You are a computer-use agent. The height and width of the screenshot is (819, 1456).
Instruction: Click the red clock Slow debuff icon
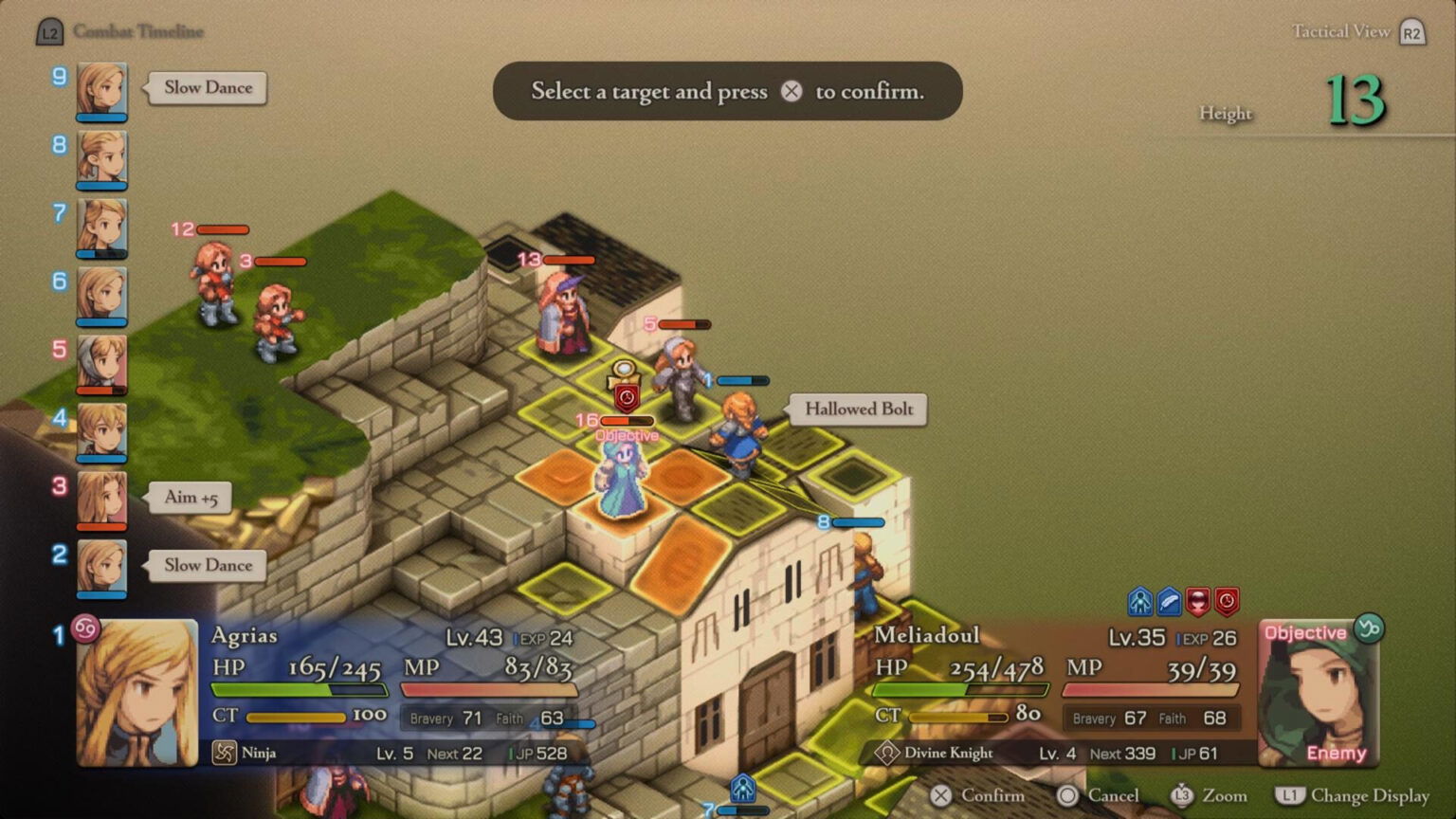coord(1228,600)
